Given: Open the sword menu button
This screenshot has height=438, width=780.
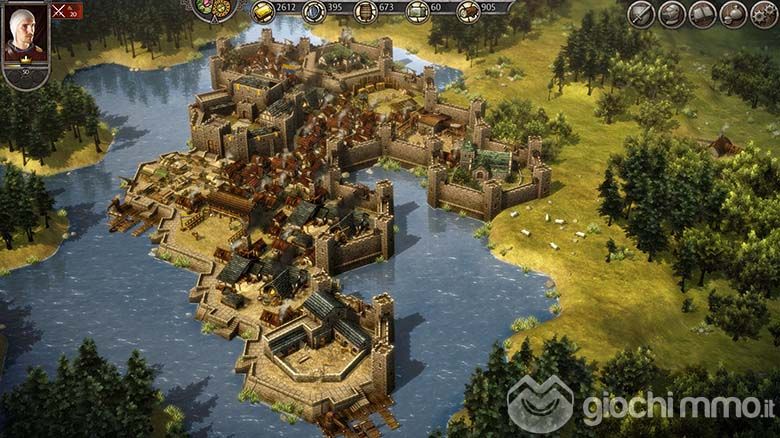Looking at the screenshot, I should 641,14.
